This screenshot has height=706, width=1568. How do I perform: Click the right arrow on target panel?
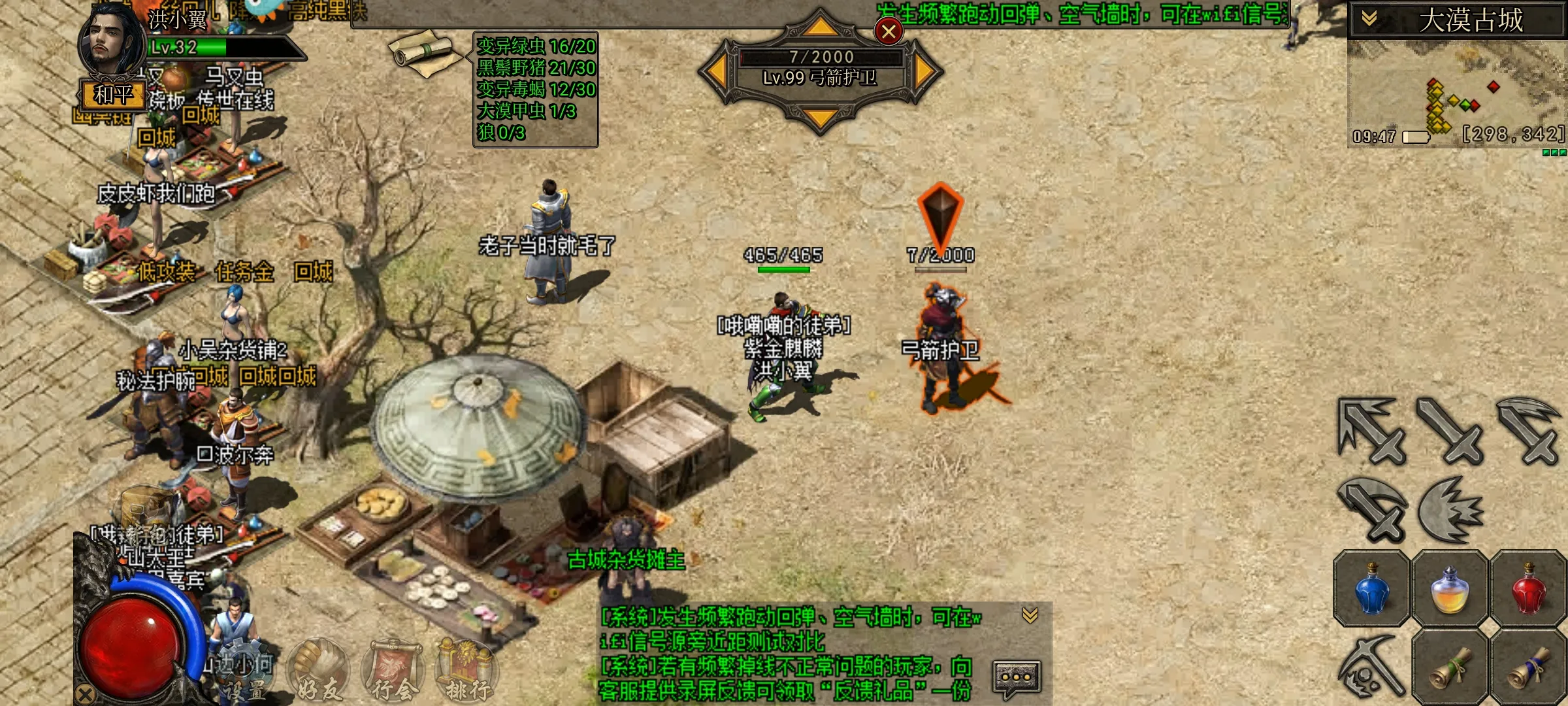[x=924, y=71]
